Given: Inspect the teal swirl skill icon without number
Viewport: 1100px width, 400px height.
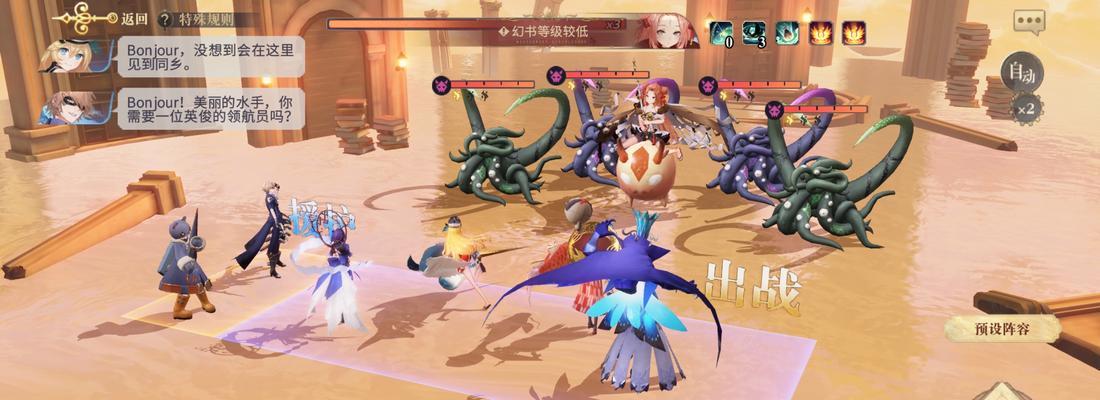Looking at the screenshot, I should 787,33.
